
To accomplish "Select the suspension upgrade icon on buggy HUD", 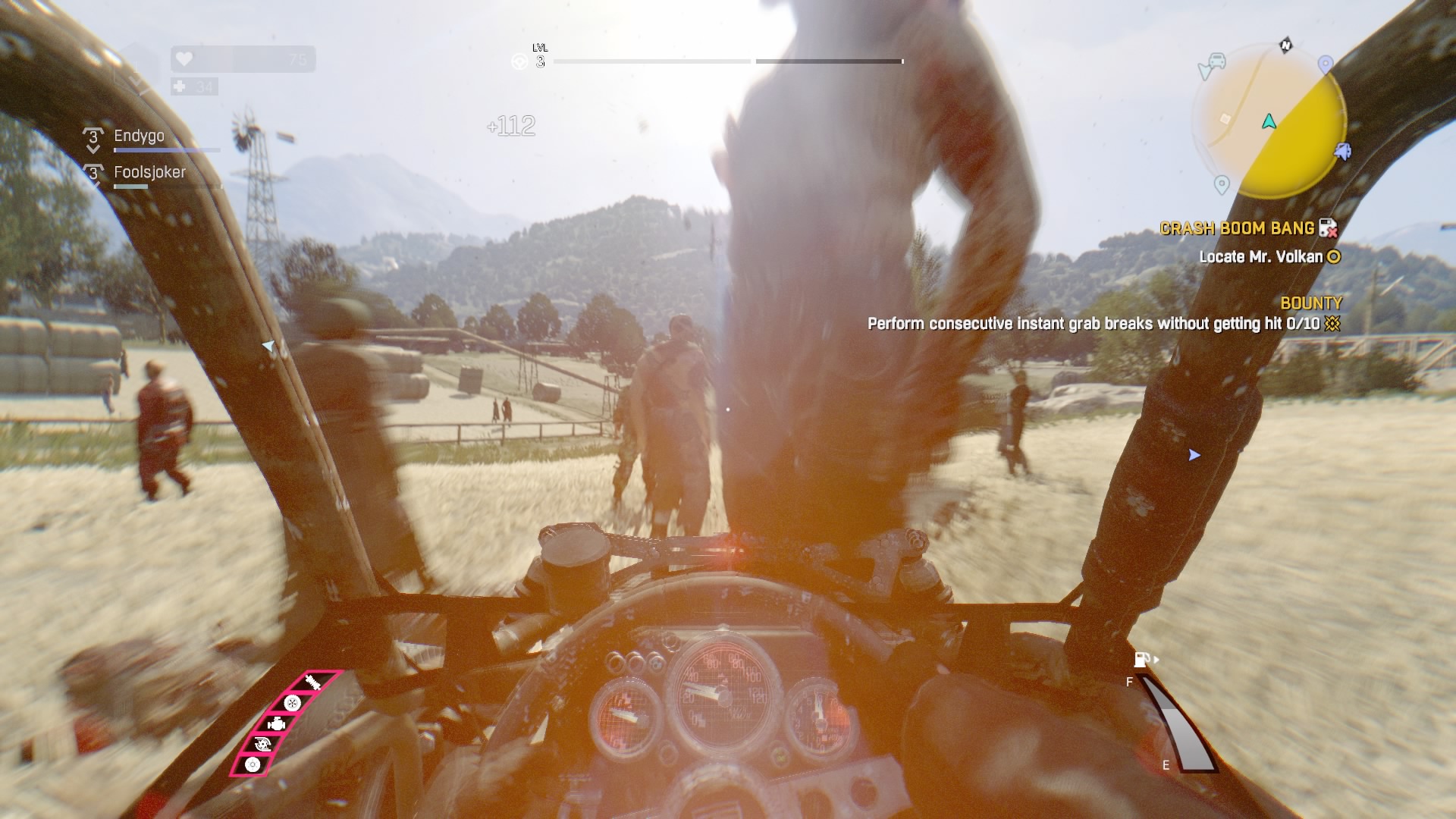I will click(312, 680).
